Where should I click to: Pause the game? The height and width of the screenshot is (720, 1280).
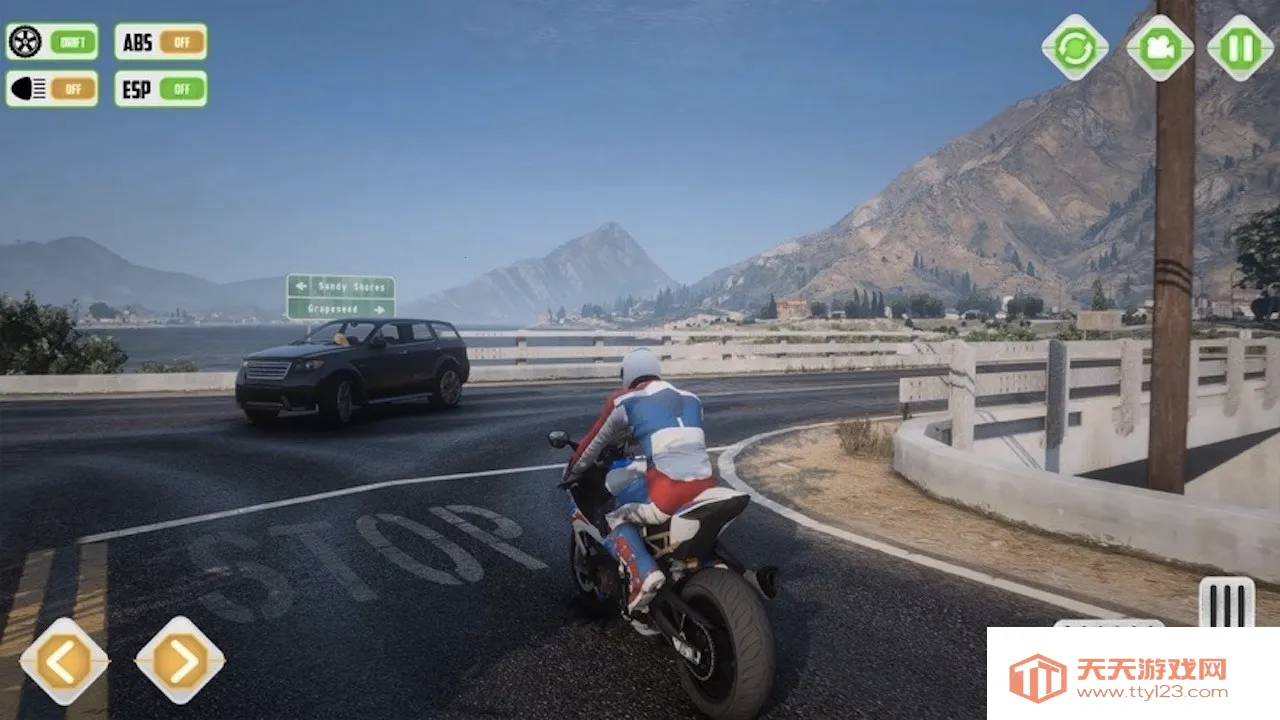(1240, 48)
